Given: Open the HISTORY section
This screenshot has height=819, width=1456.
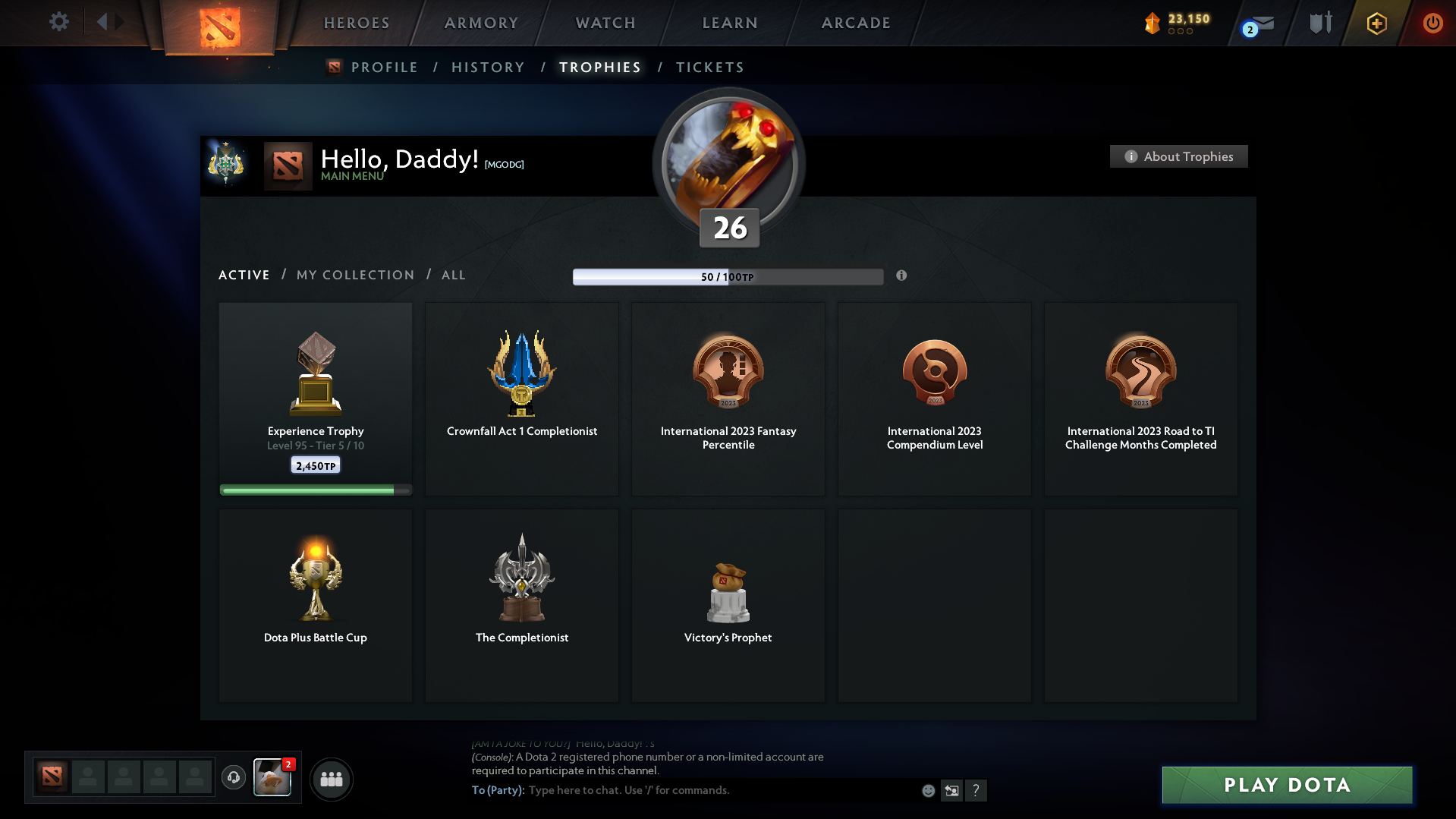Looking at the screenshot, I should [x=488, y=68].
